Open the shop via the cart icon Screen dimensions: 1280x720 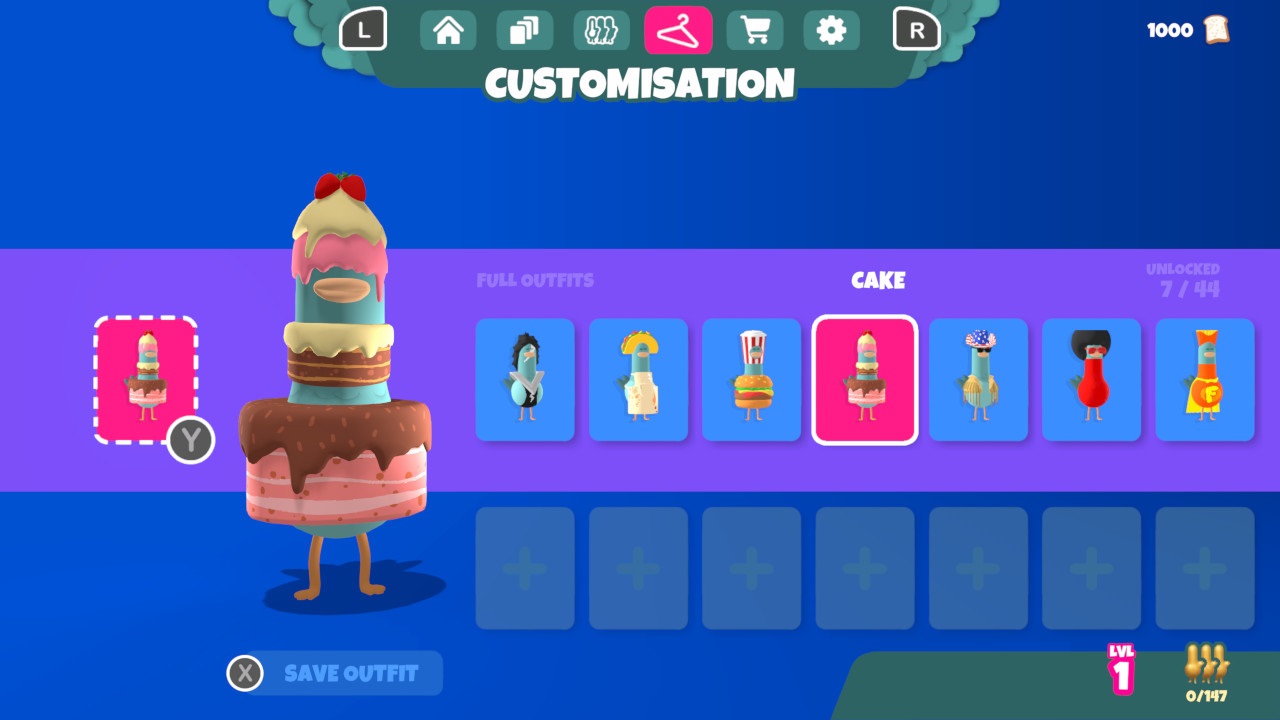point(755,30)
